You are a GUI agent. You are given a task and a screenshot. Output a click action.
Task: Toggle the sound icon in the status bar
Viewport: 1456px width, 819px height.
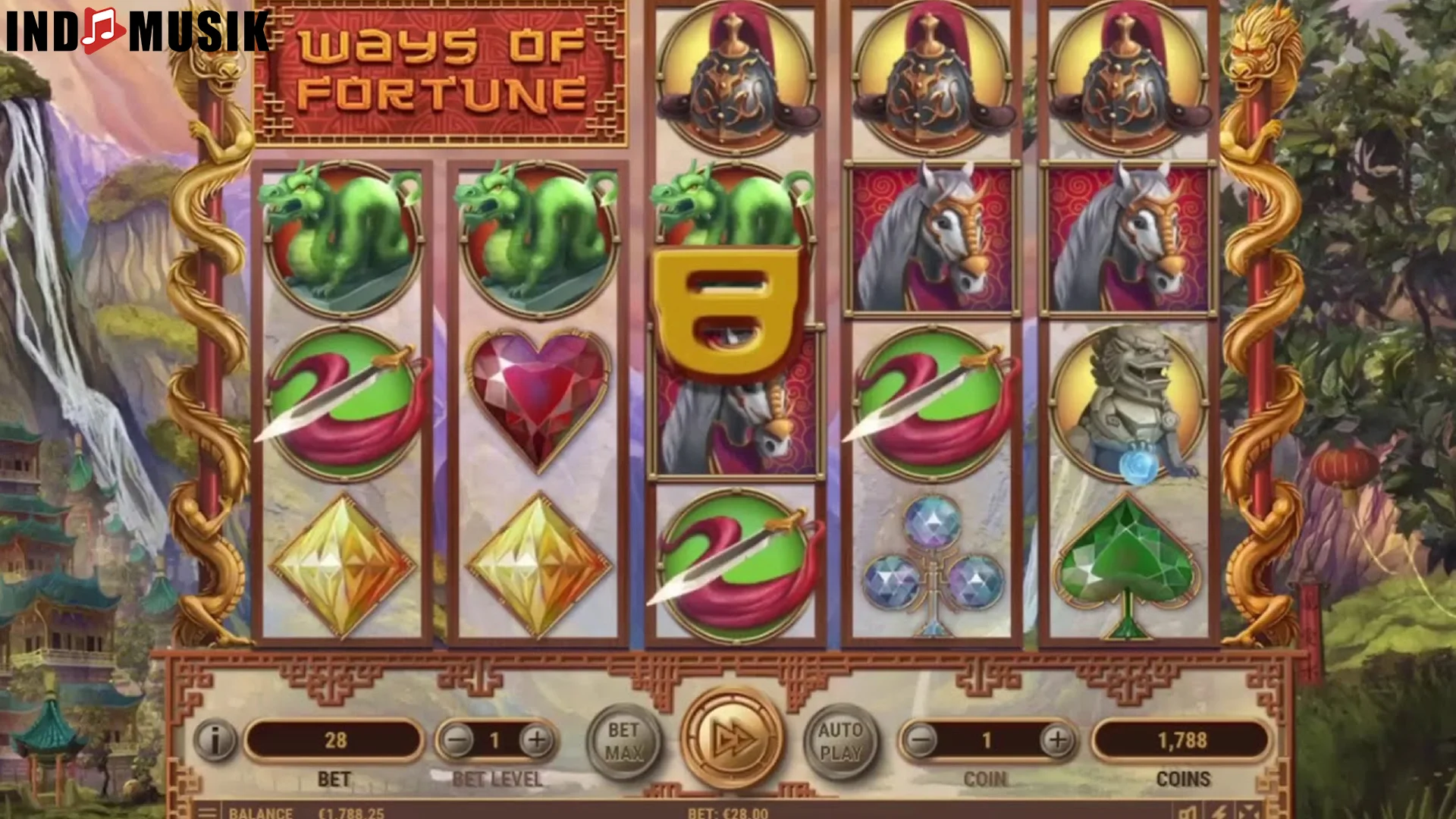coord(1188,814)
